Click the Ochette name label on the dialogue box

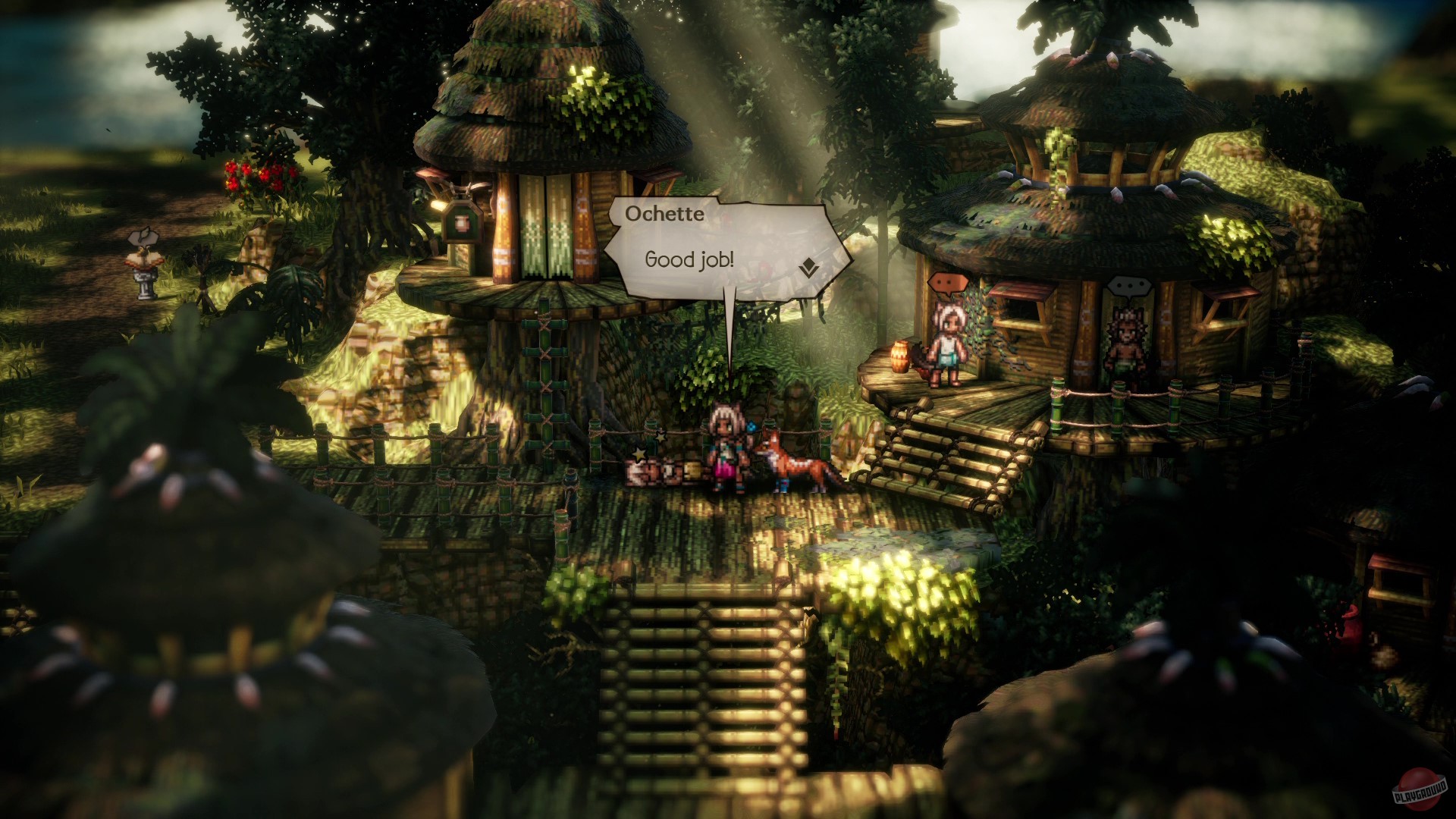coord(664,215)
